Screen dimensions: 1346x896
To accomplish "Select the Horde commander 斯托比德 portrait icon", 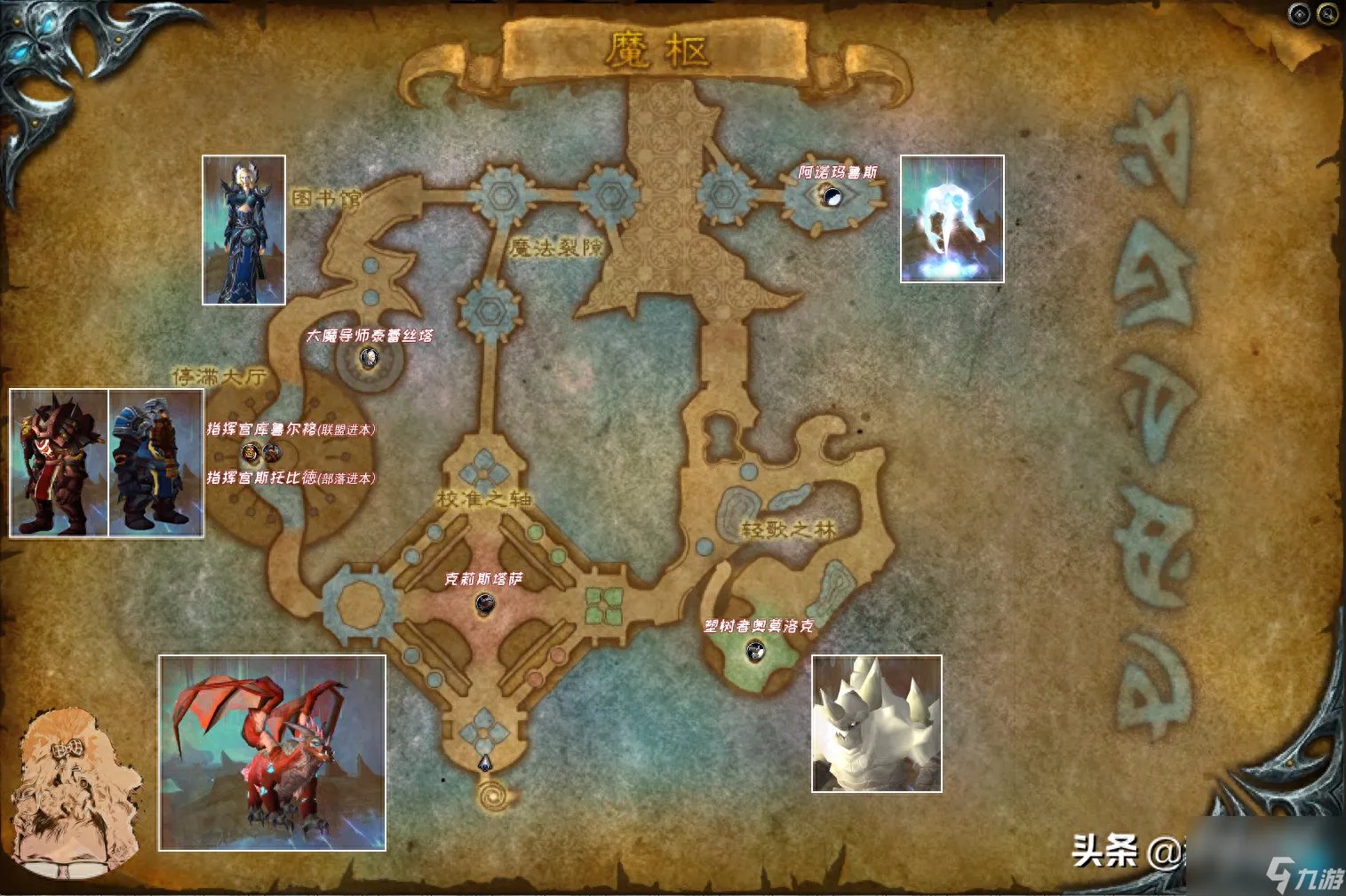I will [x=250, y=453].
